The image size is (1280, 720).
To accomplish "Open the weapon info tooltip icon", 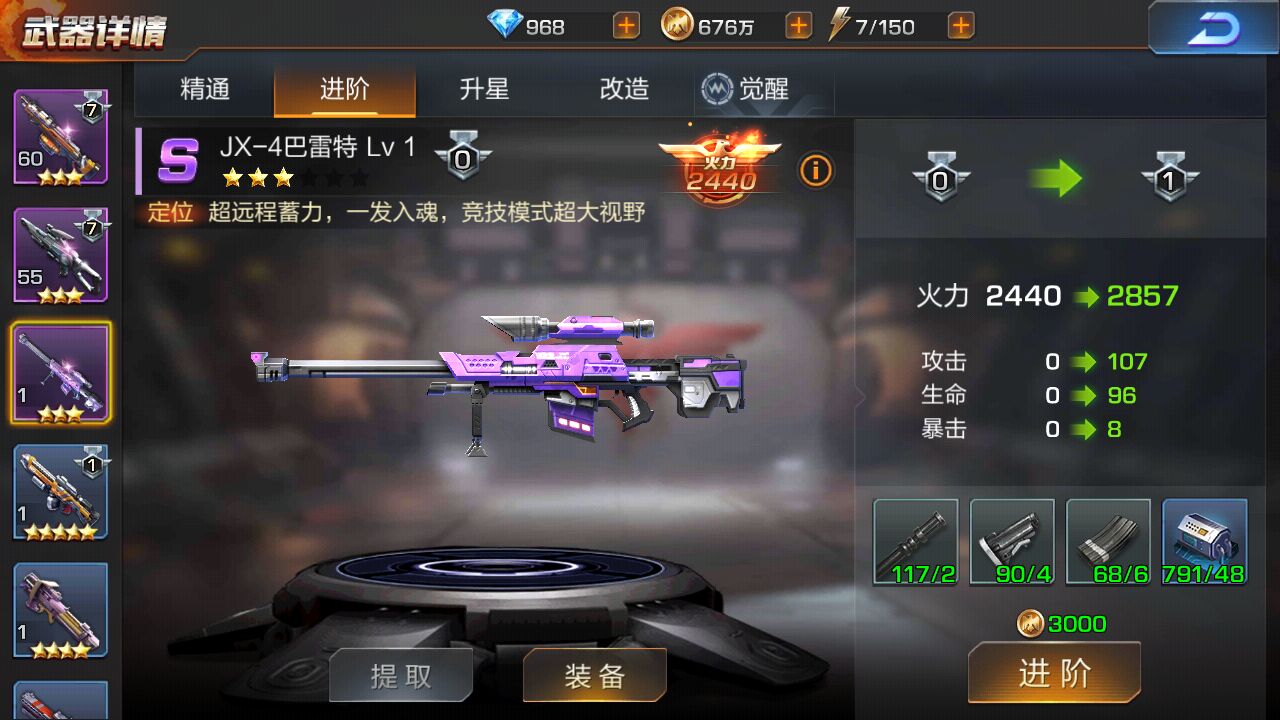I will point(816,171).
